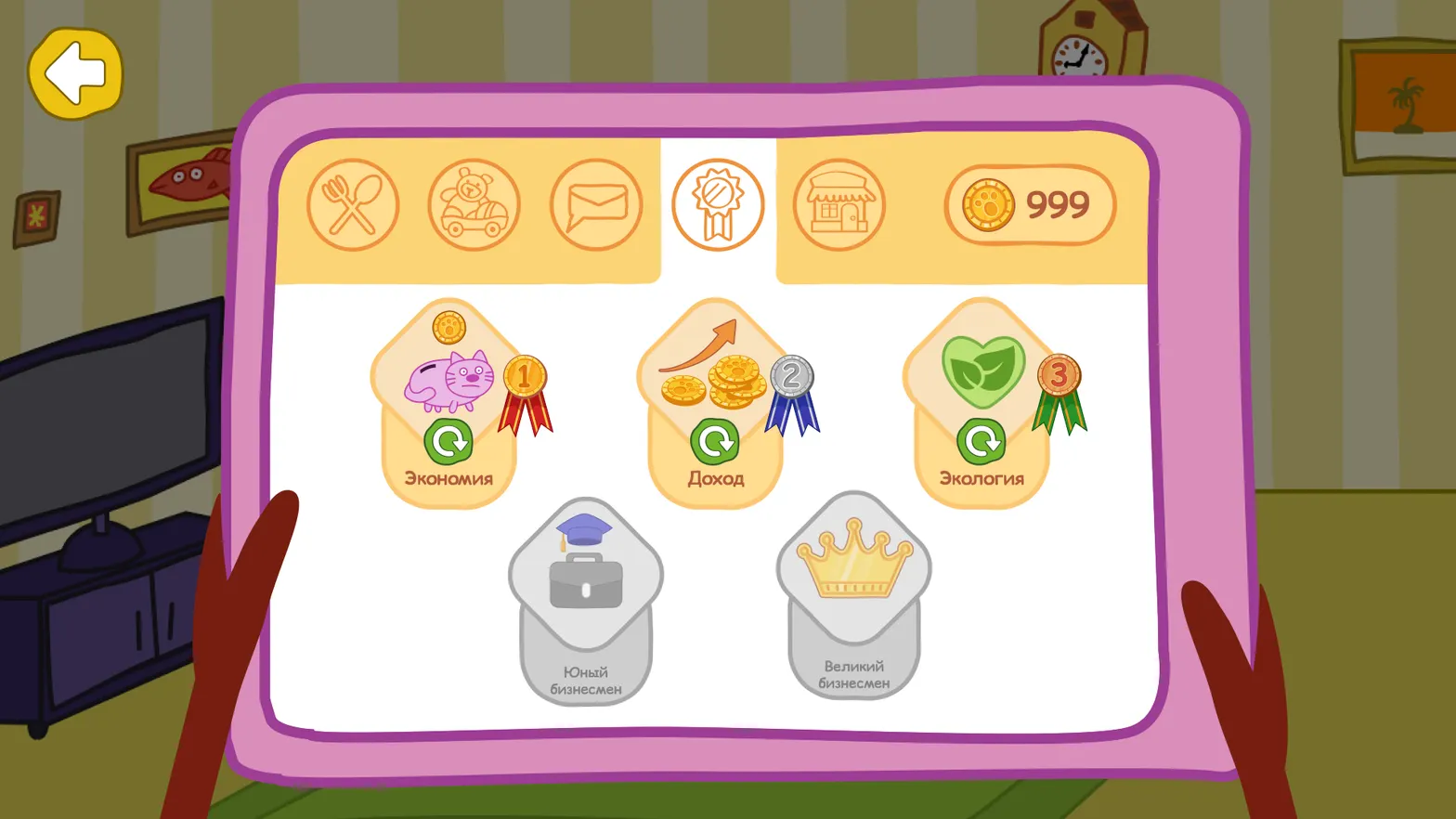
Task: Open the locked Юный бизнесмен achievement
Action: coord(584,594)
